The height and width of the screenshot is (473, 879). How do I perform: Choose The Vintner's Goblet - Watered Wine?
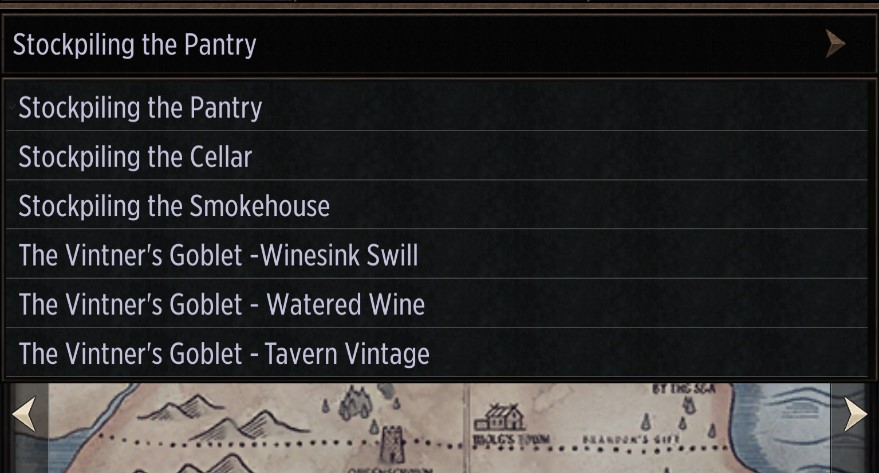pyautogui.click(x=438, y=304)
